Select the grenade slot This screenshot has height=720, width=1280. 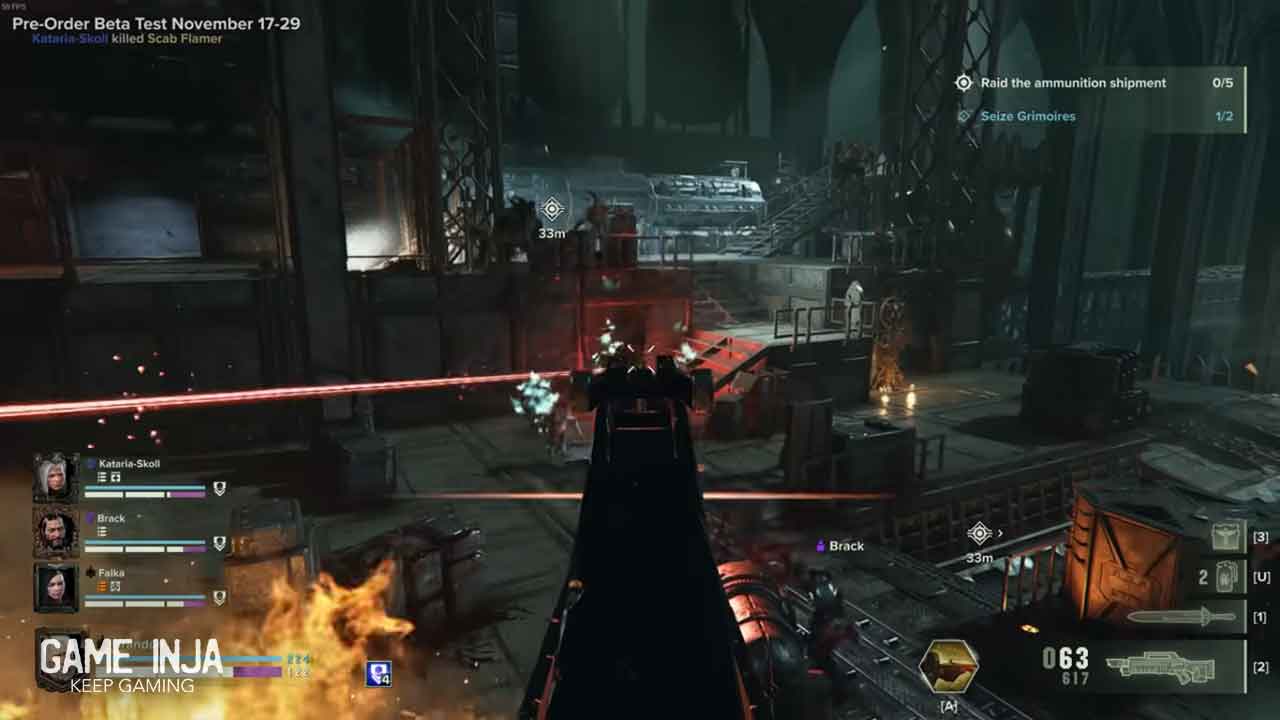click(x=1225, y=577)
